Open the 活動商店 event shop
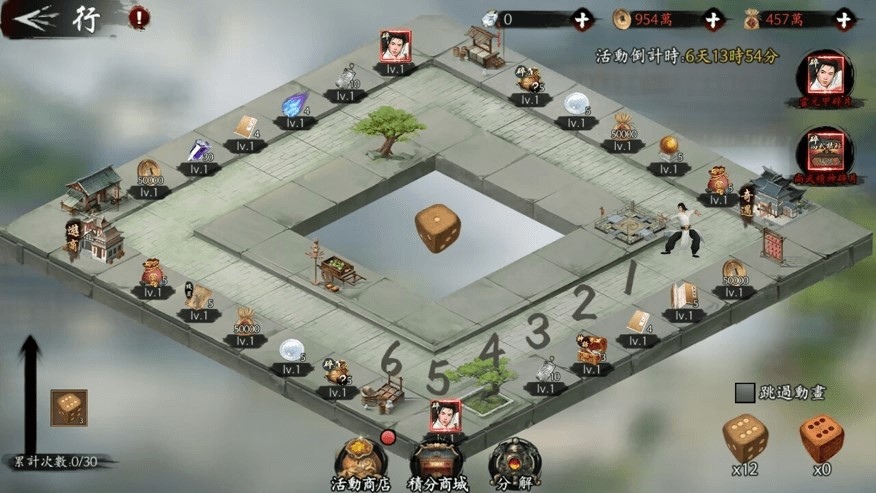 [x=357, y=463]
